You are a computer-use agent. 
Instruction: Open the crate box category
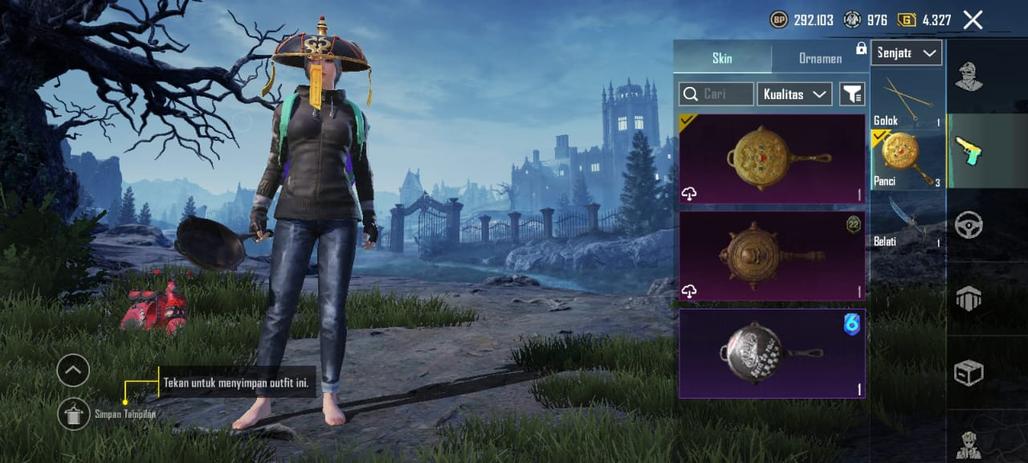pyautogui.click(x=968, y=372)
